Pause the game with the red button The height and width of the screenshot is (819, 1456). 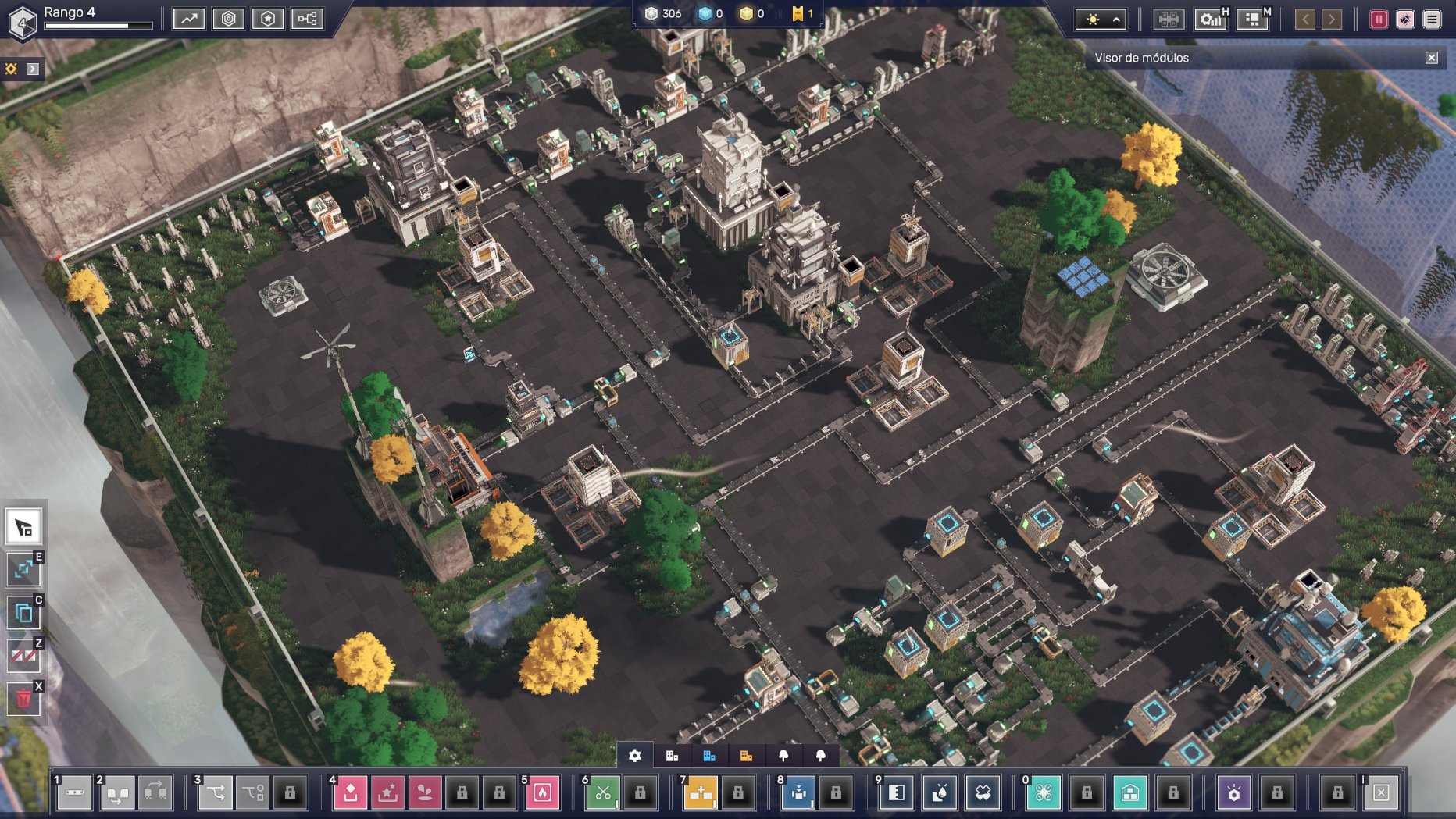click(1379, 20)
